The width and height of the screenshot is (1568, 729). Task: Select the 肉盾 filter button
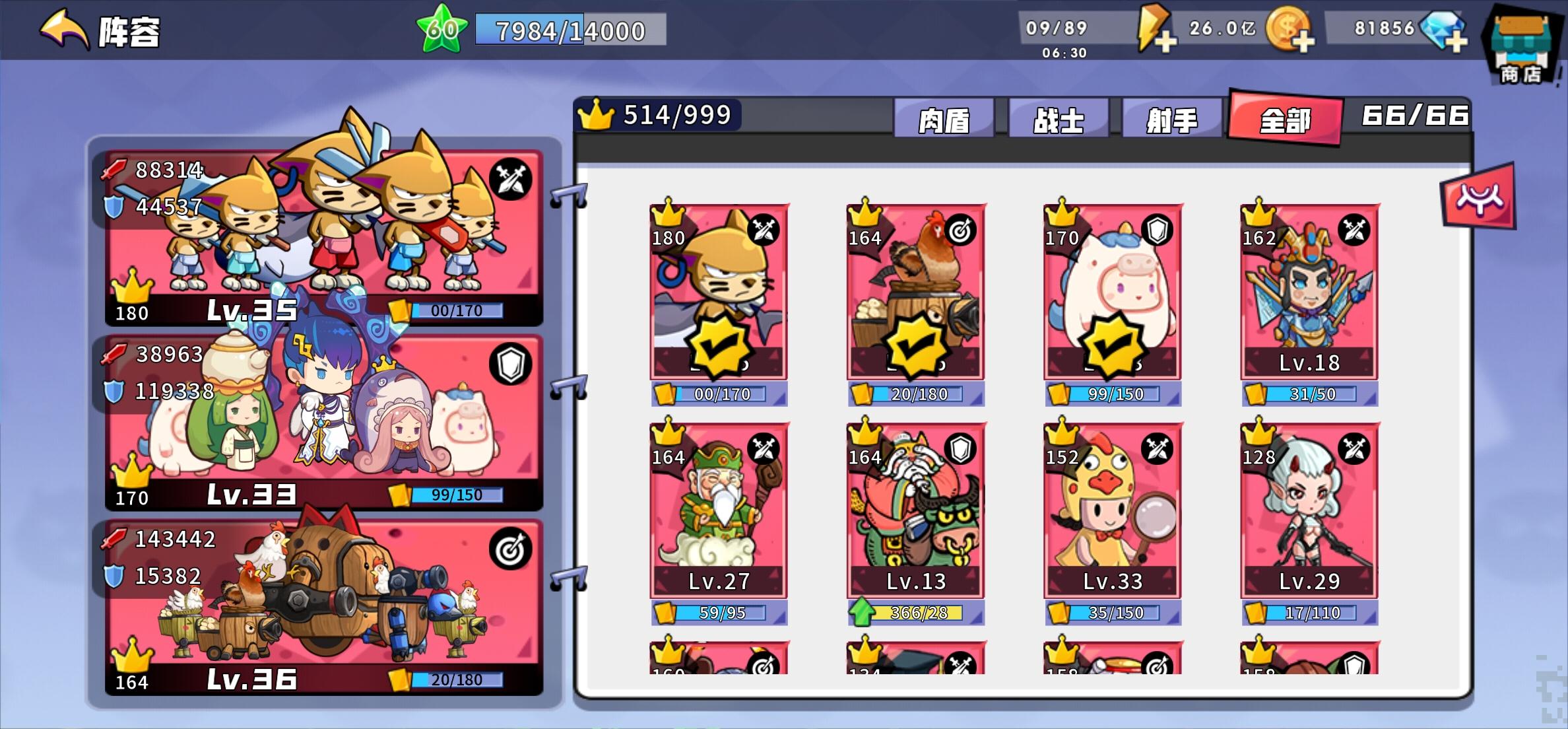[944, 118]
